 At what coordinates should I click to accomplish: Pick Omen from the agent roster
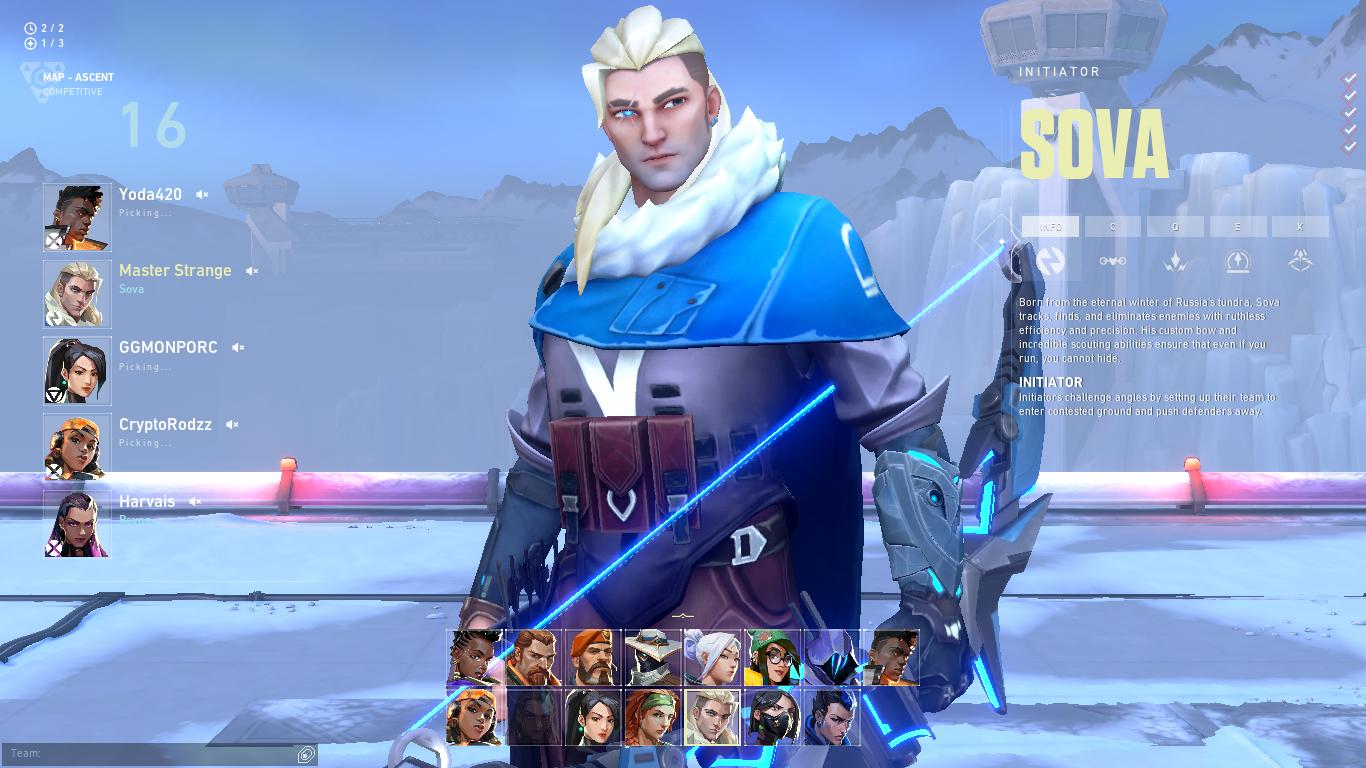coord(830,657)
